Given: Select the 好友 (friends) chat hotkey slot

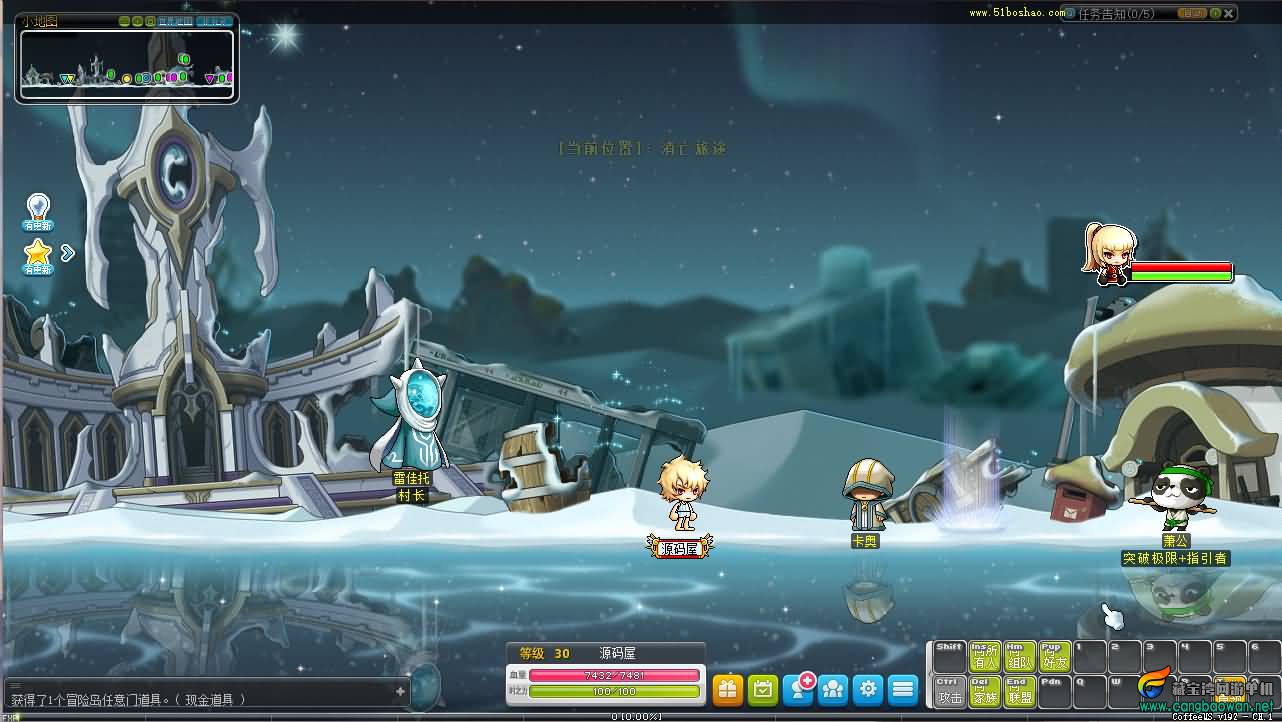Looking at the screenshot, I should pyautogui.click(x=1054, y=656).
